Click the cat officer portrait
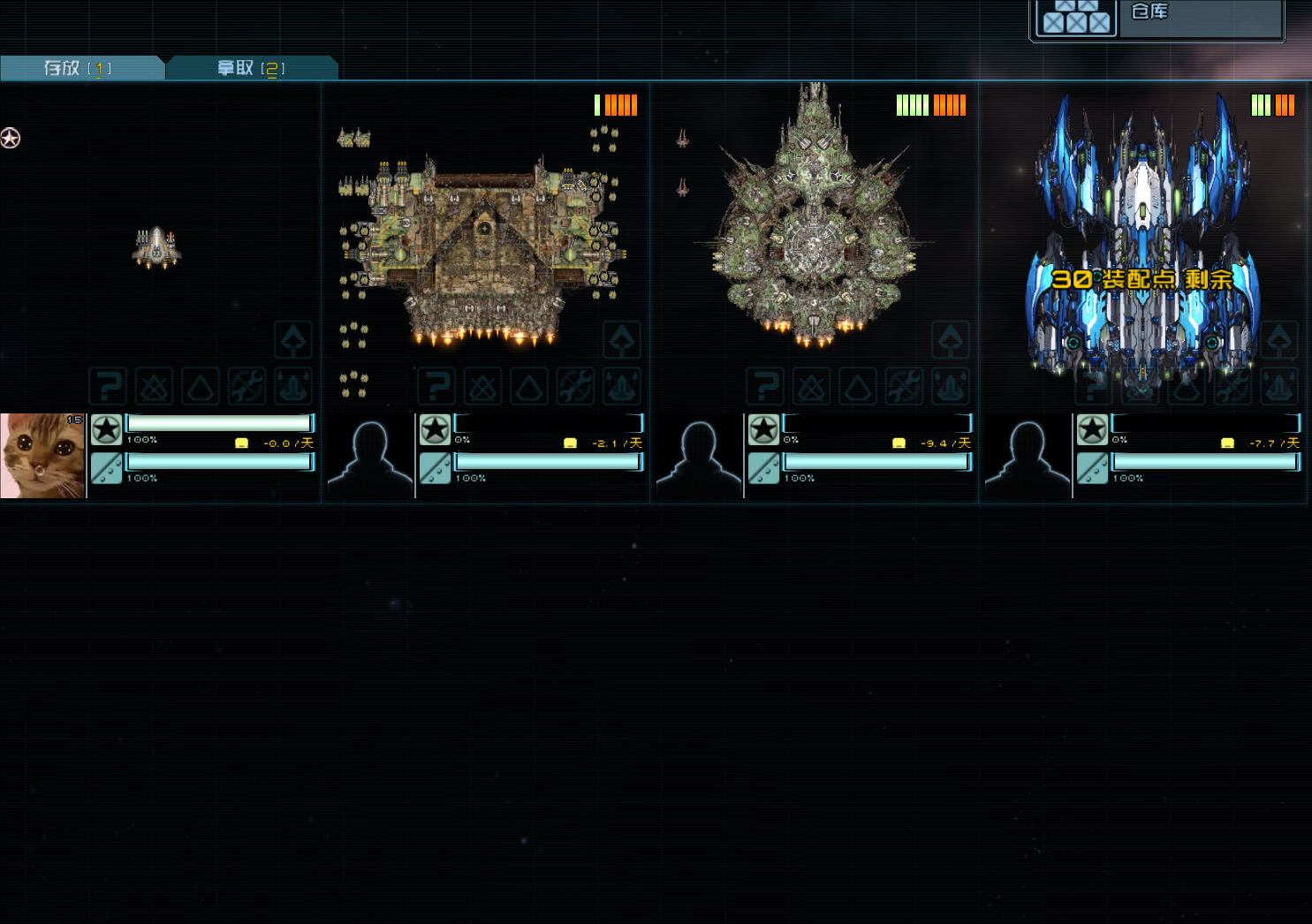The width and height of the screenshot is (1312, 924). pyautogui.click(x=42, y=456)
